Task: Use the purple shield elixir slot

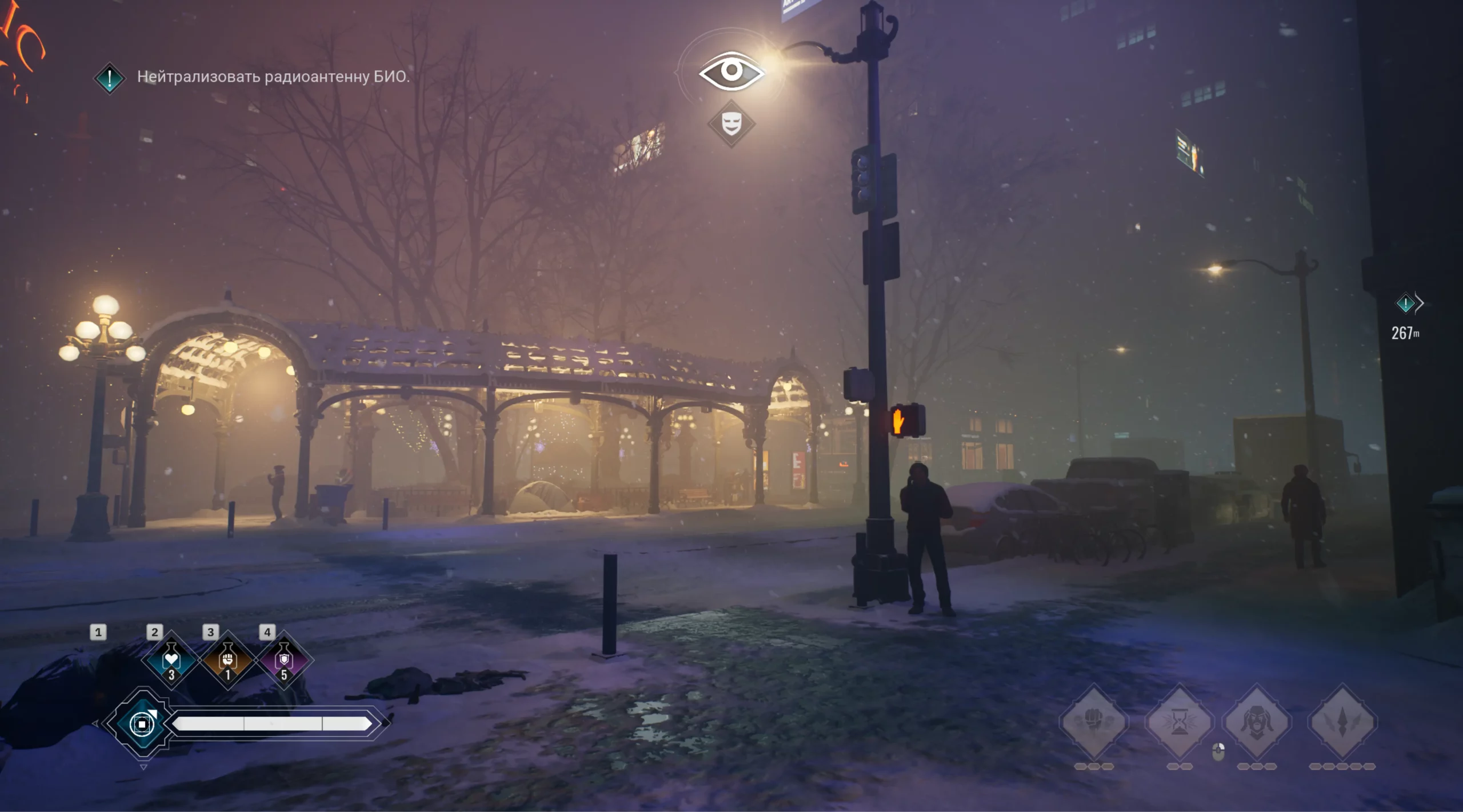Action: pos(284,661)
